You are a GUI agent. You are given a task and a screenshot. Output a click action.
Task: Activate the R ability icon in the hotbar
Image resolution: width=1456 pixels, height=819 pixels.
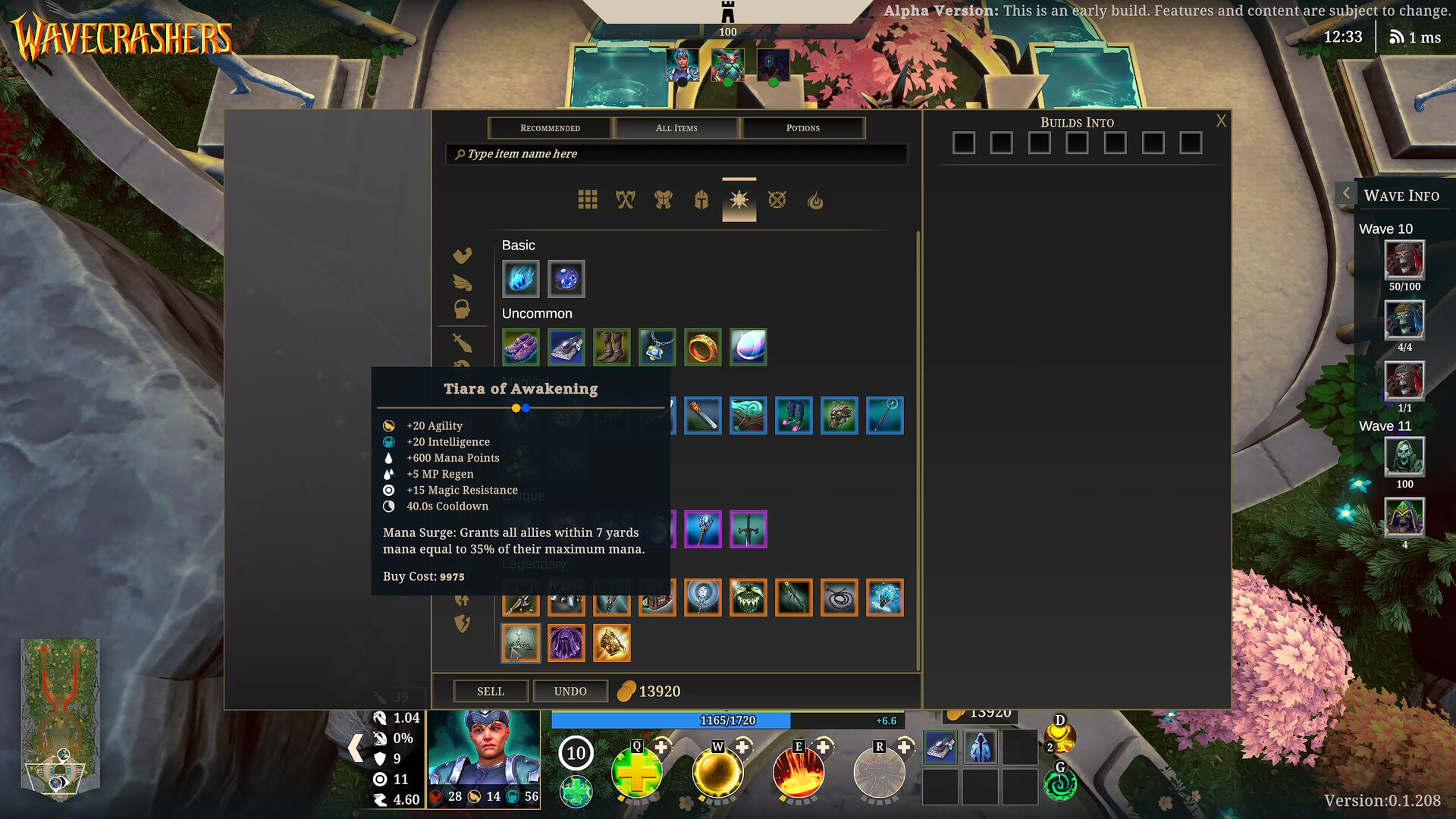(878, 771)
